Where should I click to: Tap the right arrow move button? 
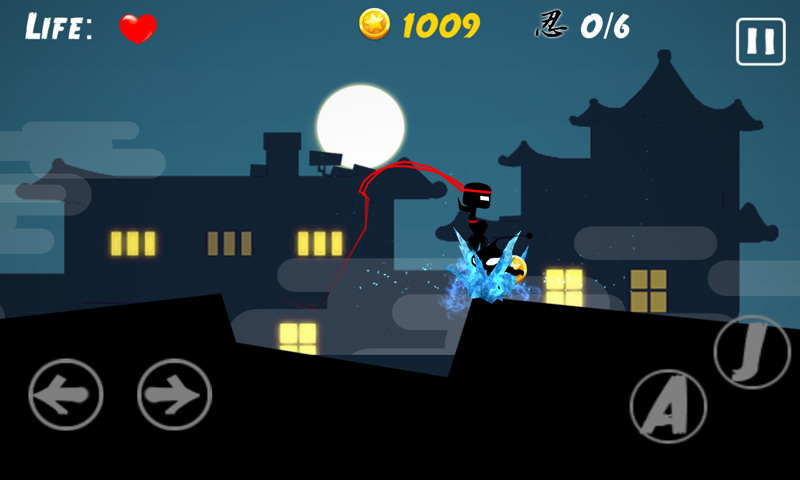tap(174, 394)
